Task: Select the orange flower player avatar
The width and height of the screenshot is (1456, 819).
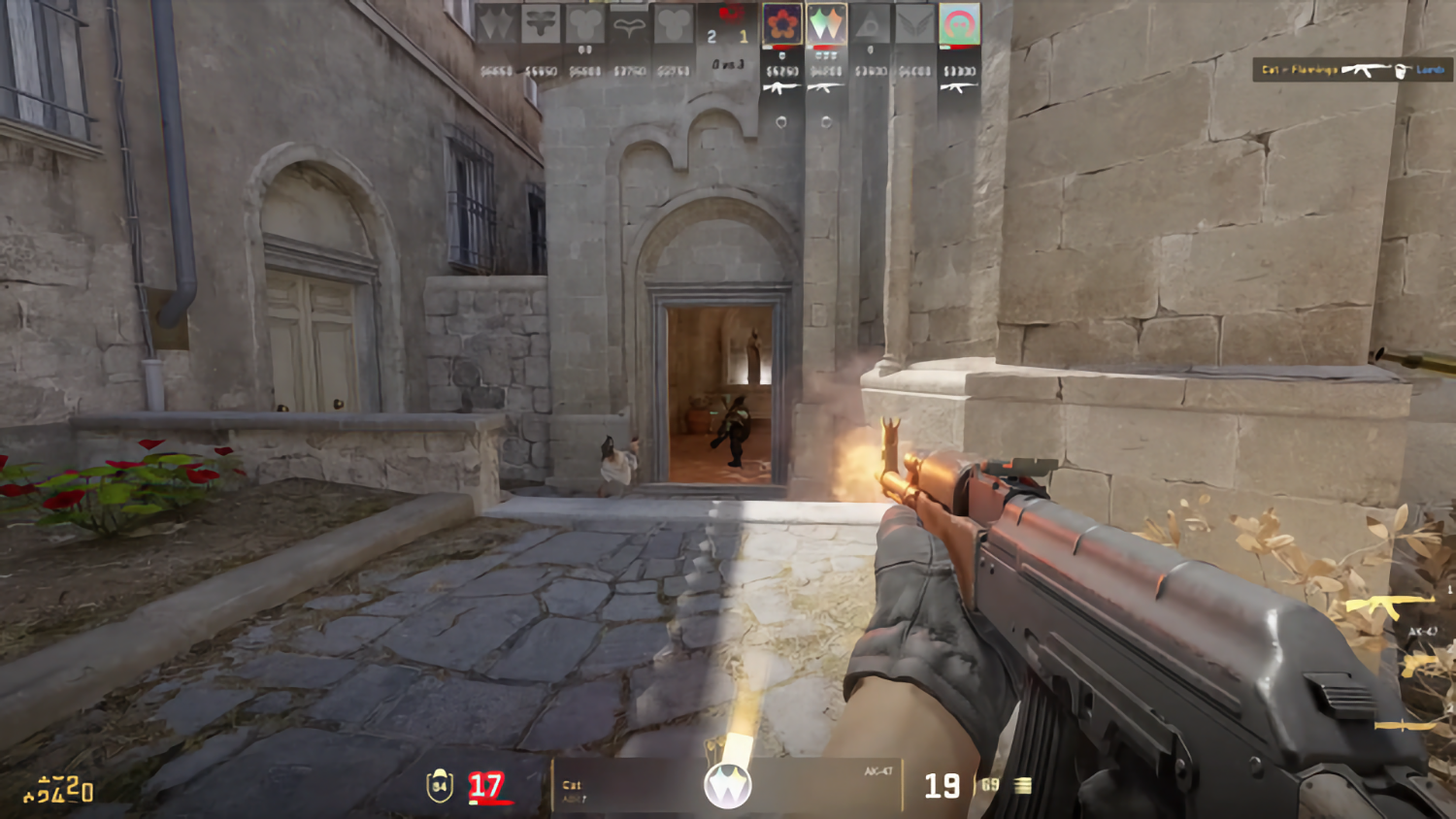Action: (782, 24)
